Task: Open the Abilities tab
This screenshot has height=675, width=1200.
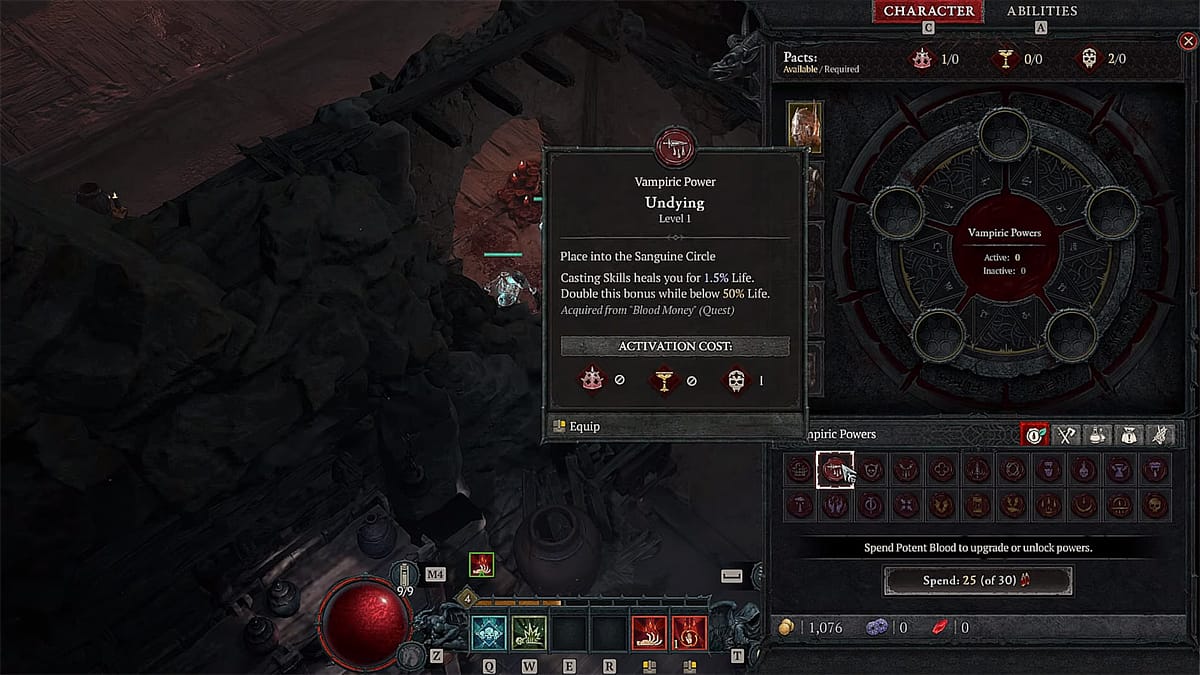Action: coord(1041,11)
